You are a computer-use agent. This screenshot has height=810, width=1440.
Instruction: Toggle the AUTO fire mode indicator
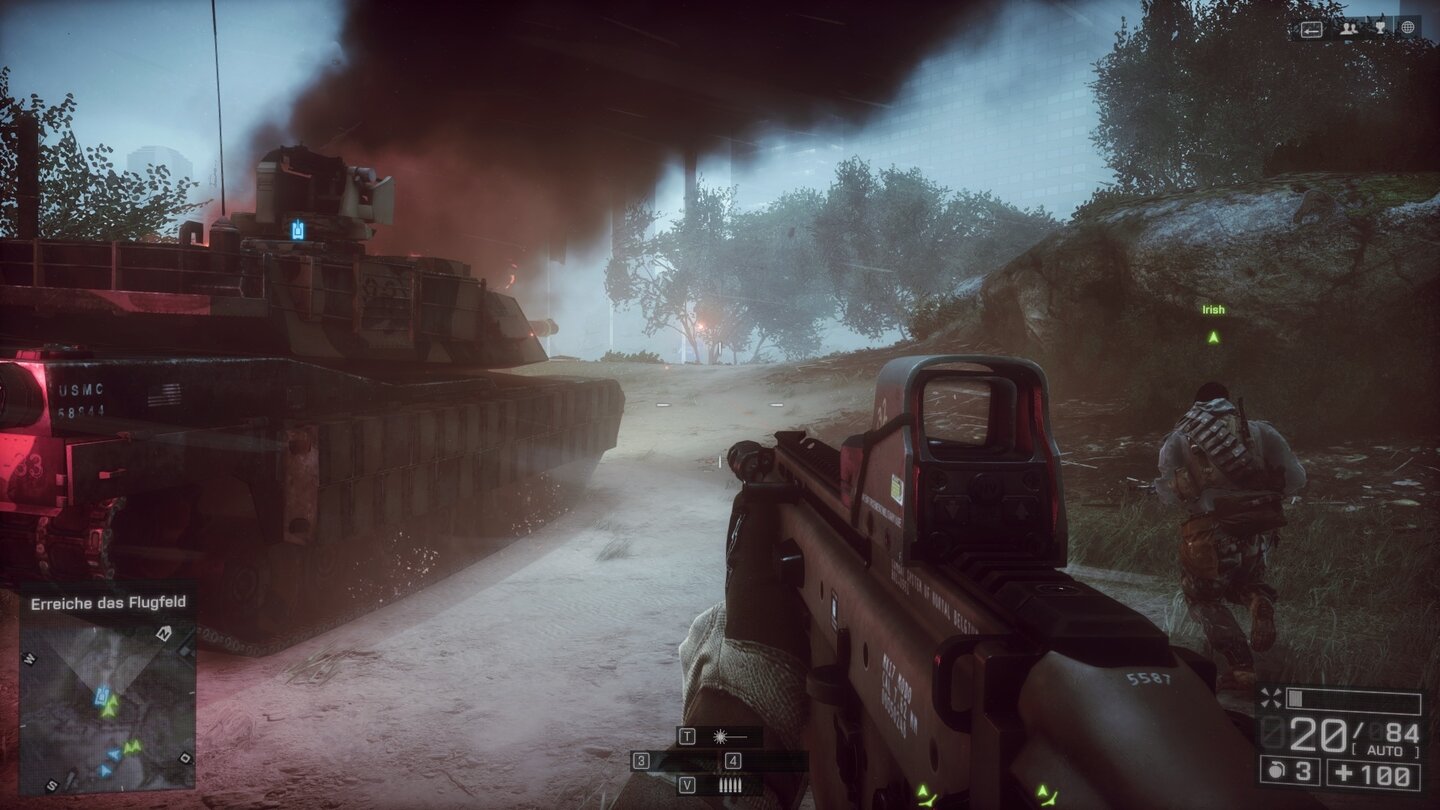[x=1384, y=750]
